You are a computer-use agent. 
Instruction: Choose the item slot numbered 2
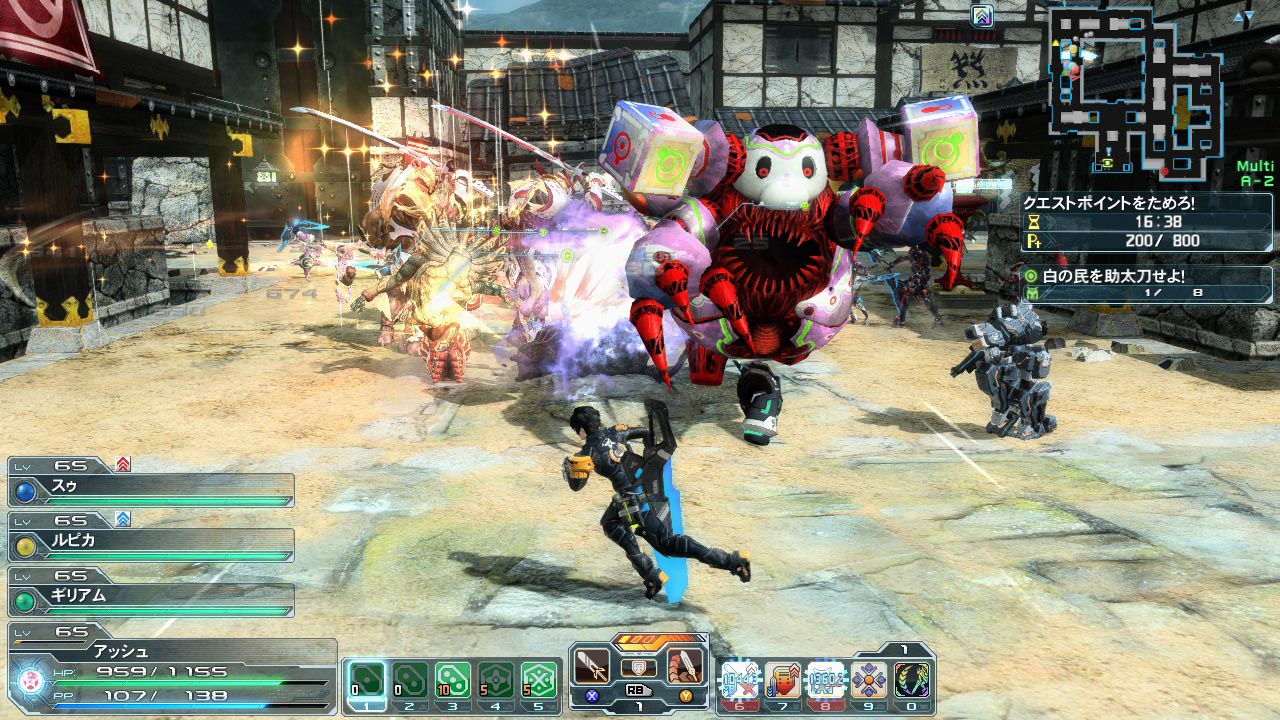pyautogui.click(x=410, y=680)
